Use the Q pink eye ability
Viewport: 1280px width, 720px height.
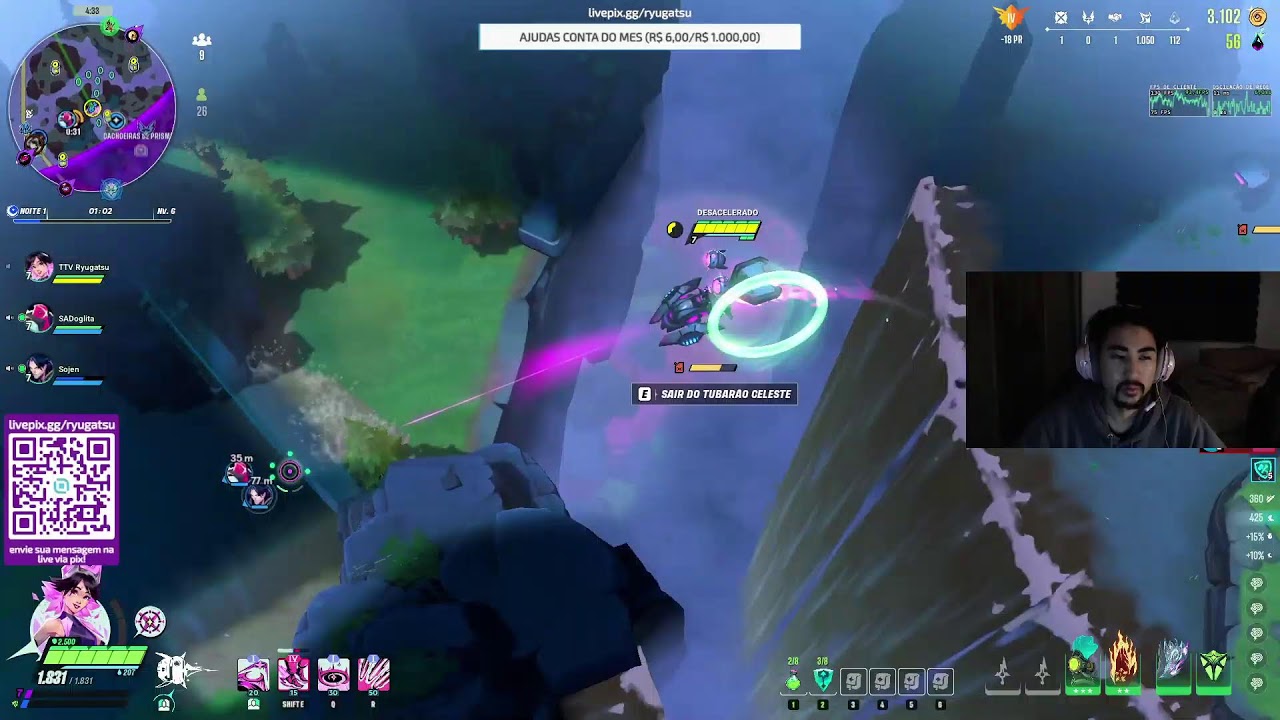pos(333,674)
